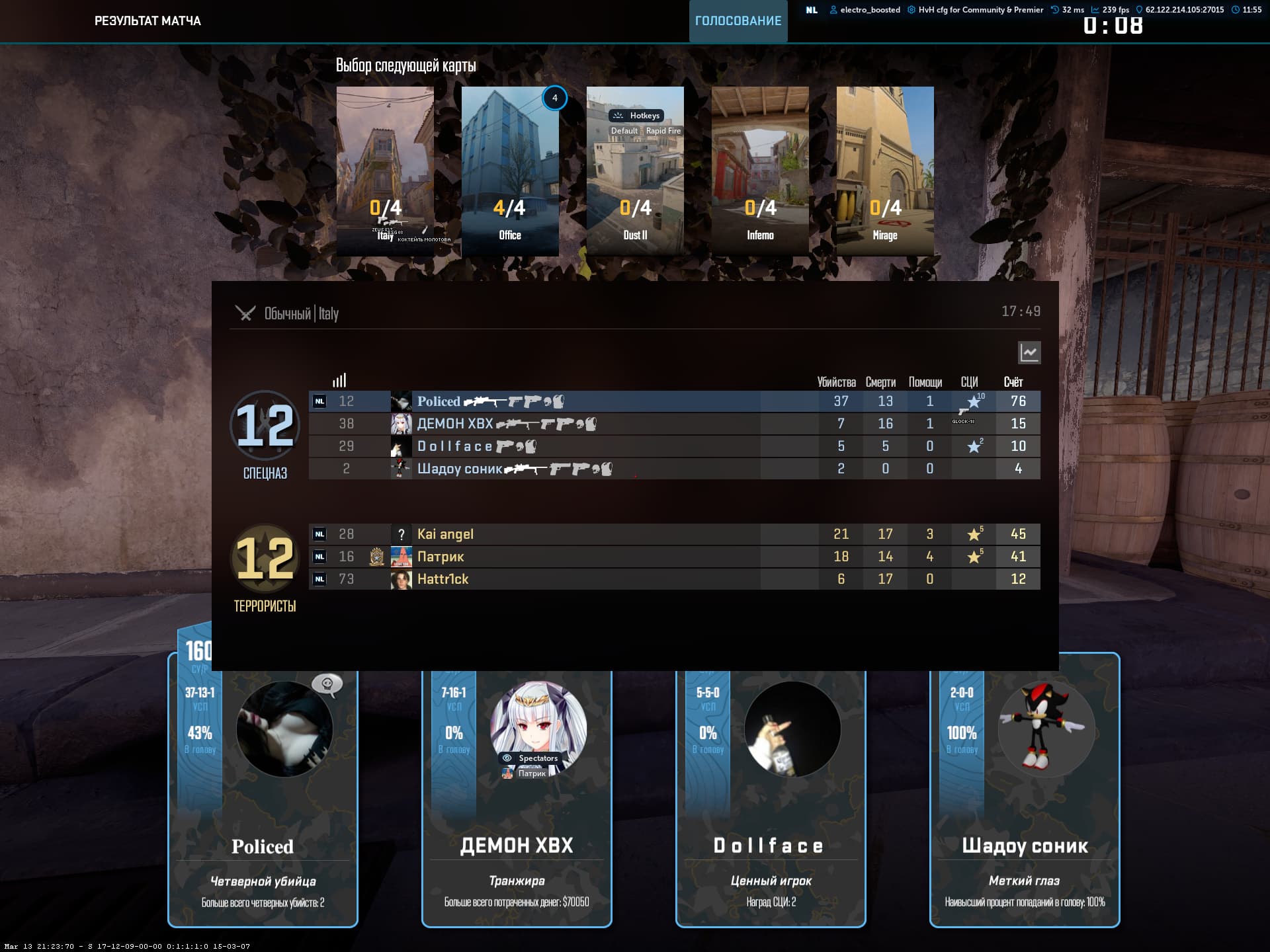The image size is (1270, 952).
Task: Click the electro_boosted username in overlay bar
Action: [870, 10]
